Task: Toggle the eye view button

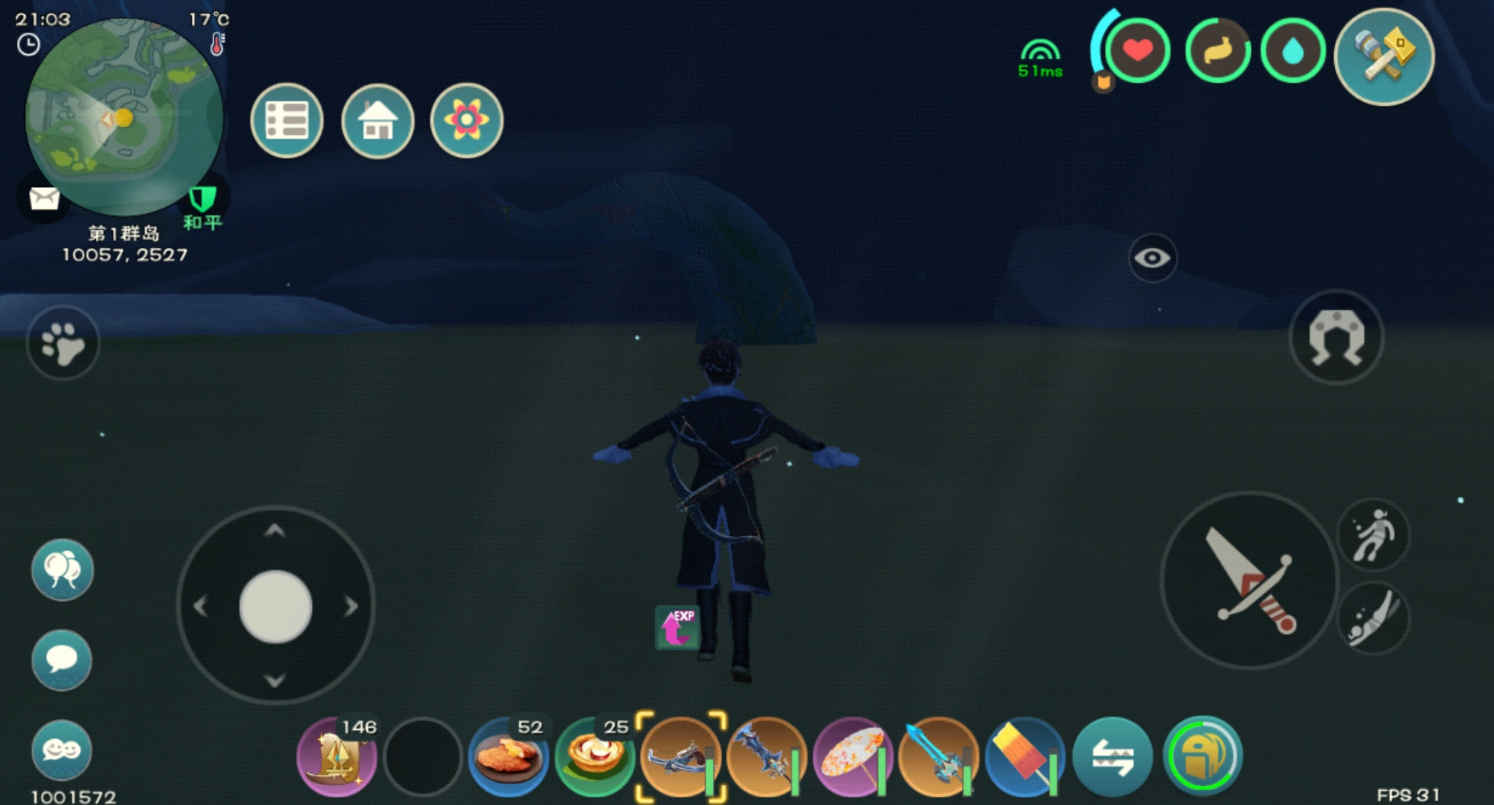Action: coord(1152,258)
